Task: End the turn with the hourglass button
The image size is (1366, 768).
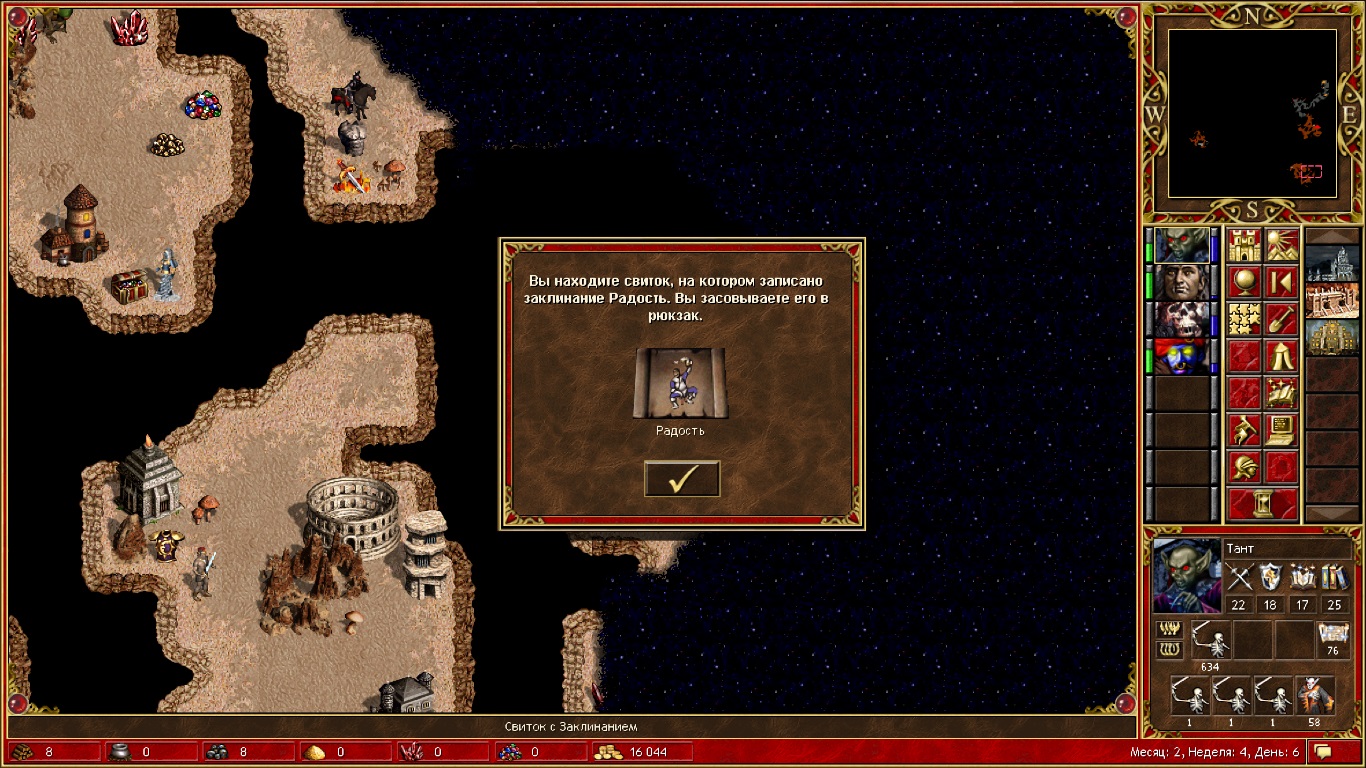Action: 1263,505
